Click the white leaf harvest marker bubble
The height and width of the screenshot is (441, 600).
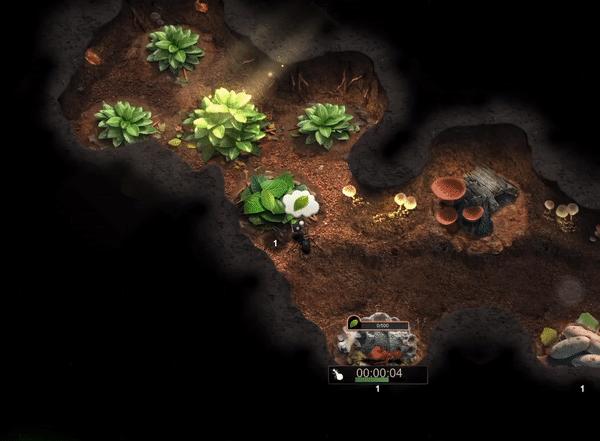(300, 203)
